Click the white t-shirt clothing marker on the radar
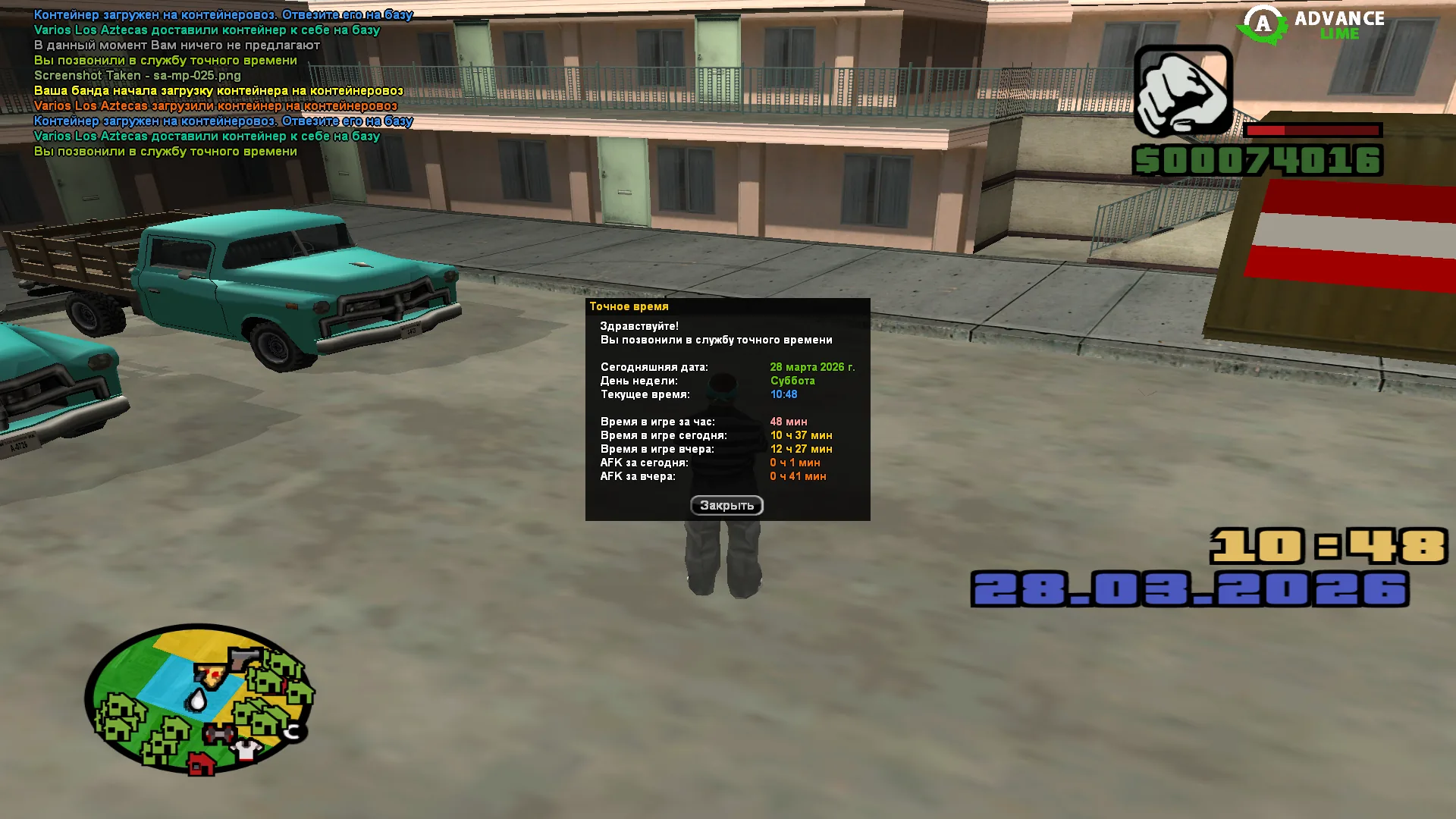Screen dimensions: 1456x819 (x=246, y=749)
